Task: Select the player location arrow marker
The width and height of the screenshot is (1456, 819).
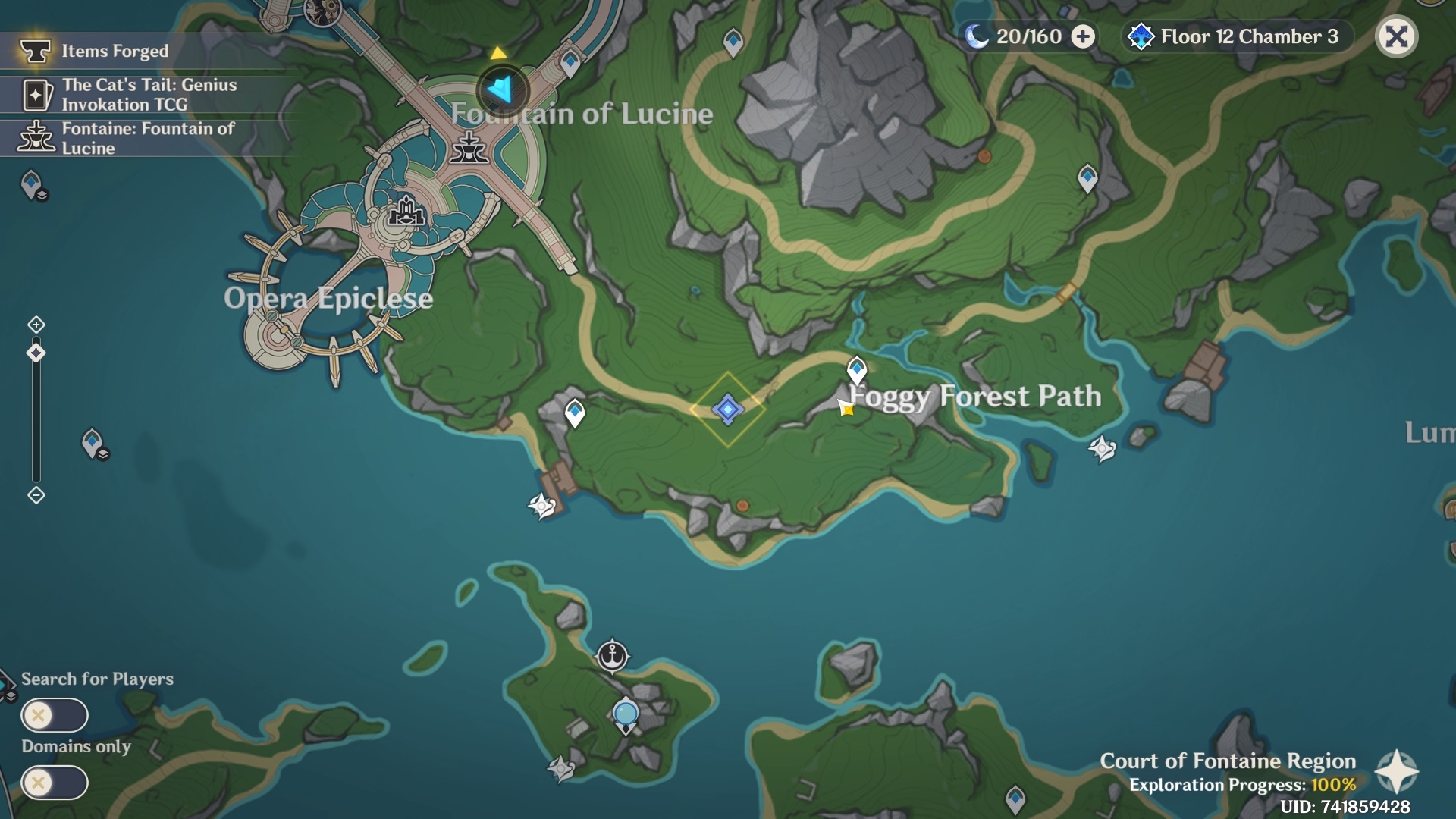Action: pos(502,89)
